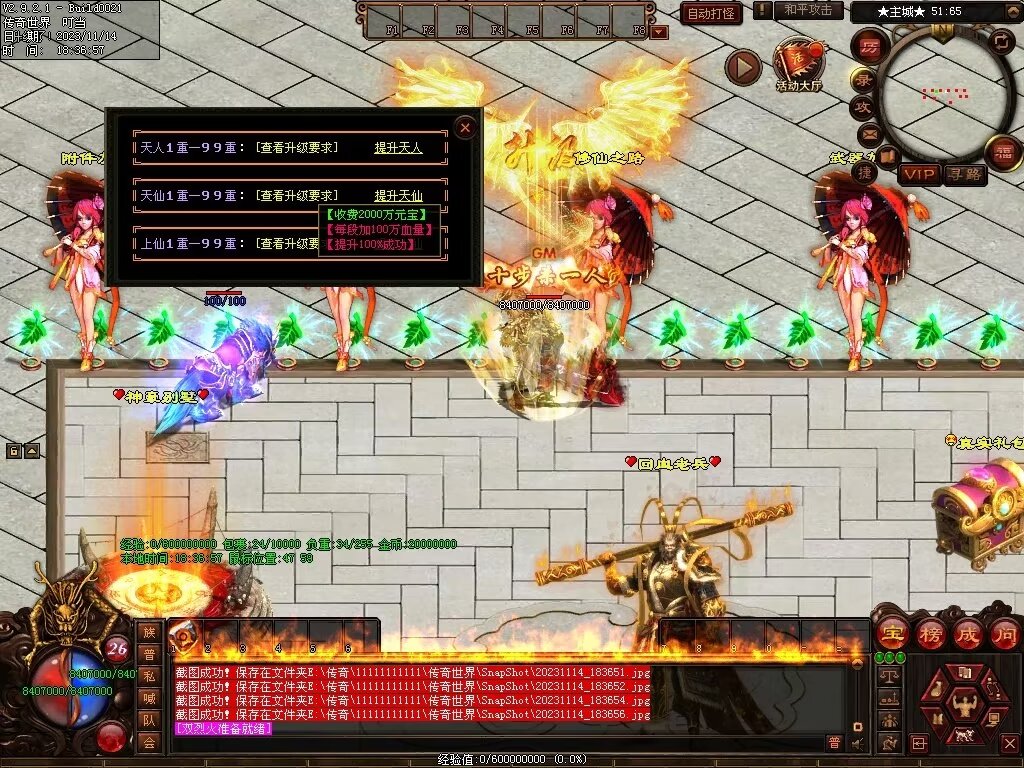Click the round play arrow button
This screenshot has width=1024, height=768.
743,67
